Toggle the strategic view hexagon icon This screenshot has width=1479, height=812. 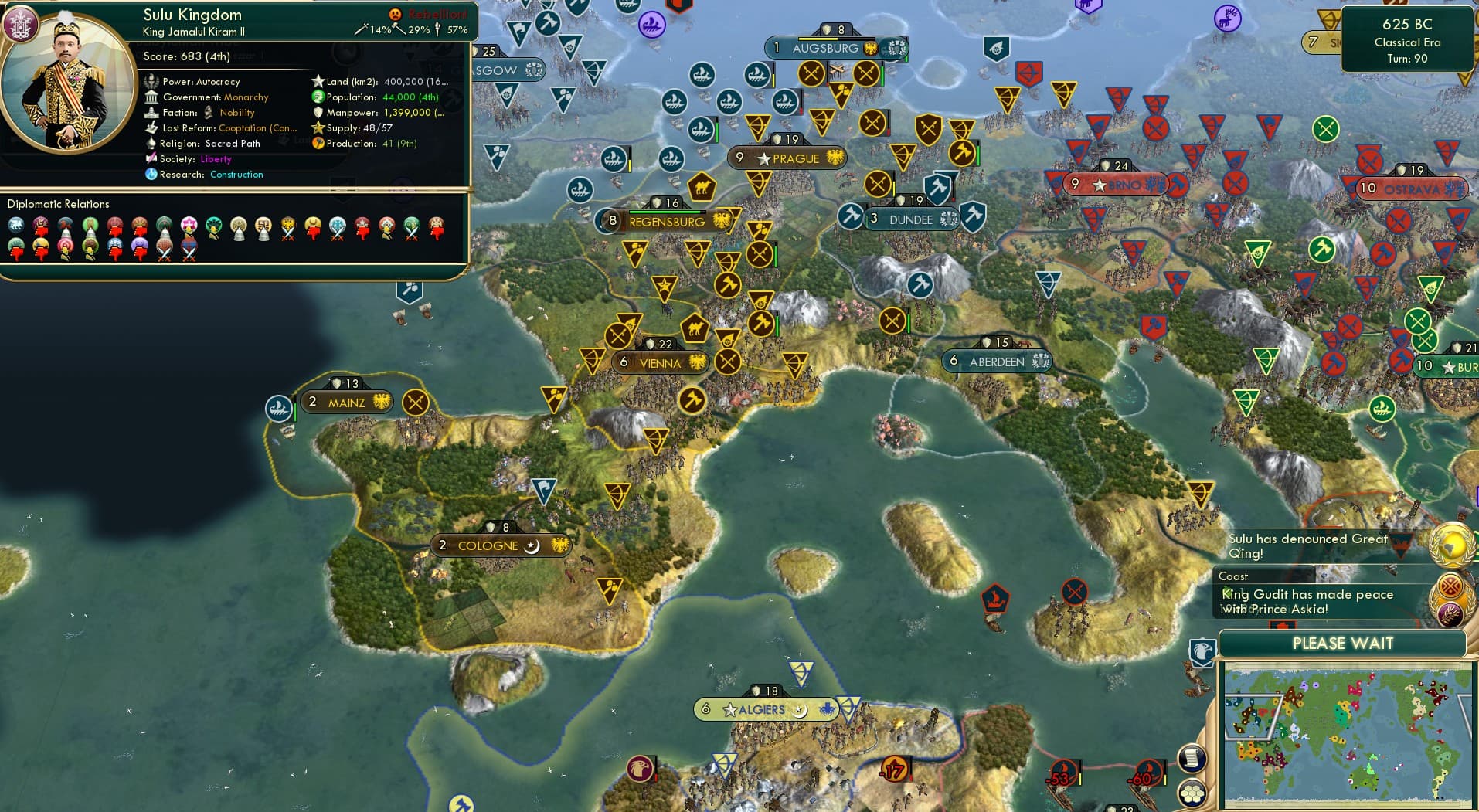coord(1192,794)
